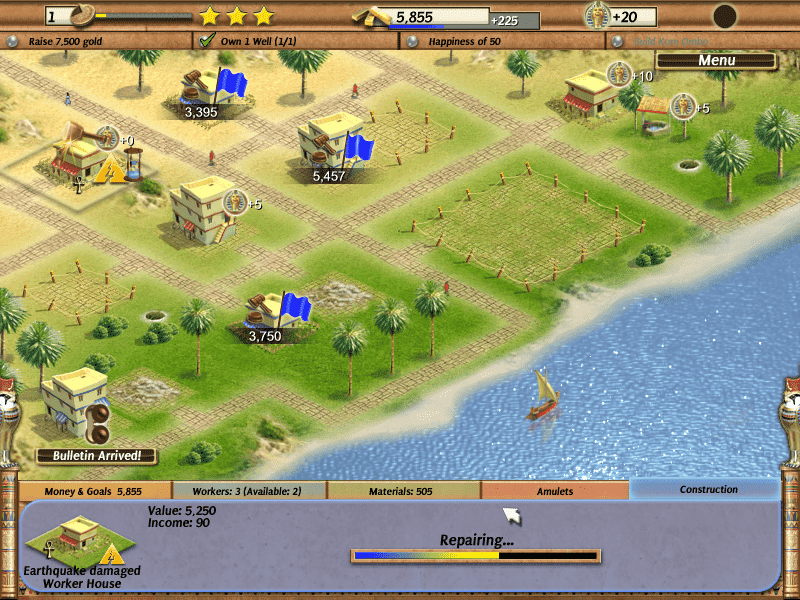This screenshot has width=800, height=600.
Task: Click the damaged Worker House thumbnail
Action: coord(81,539)
